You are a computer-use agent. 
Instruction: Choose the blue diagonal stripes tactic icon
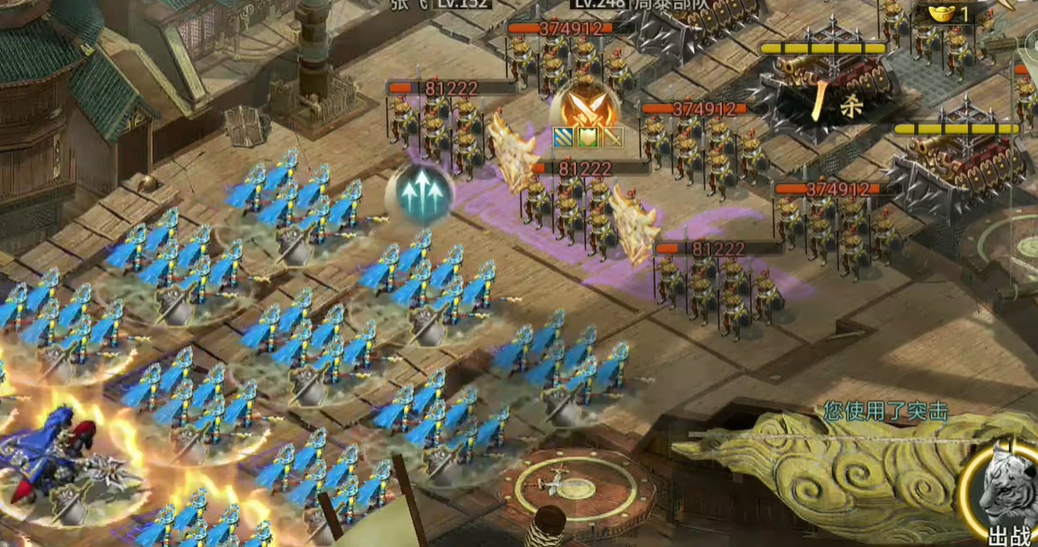tap(563, 138)
